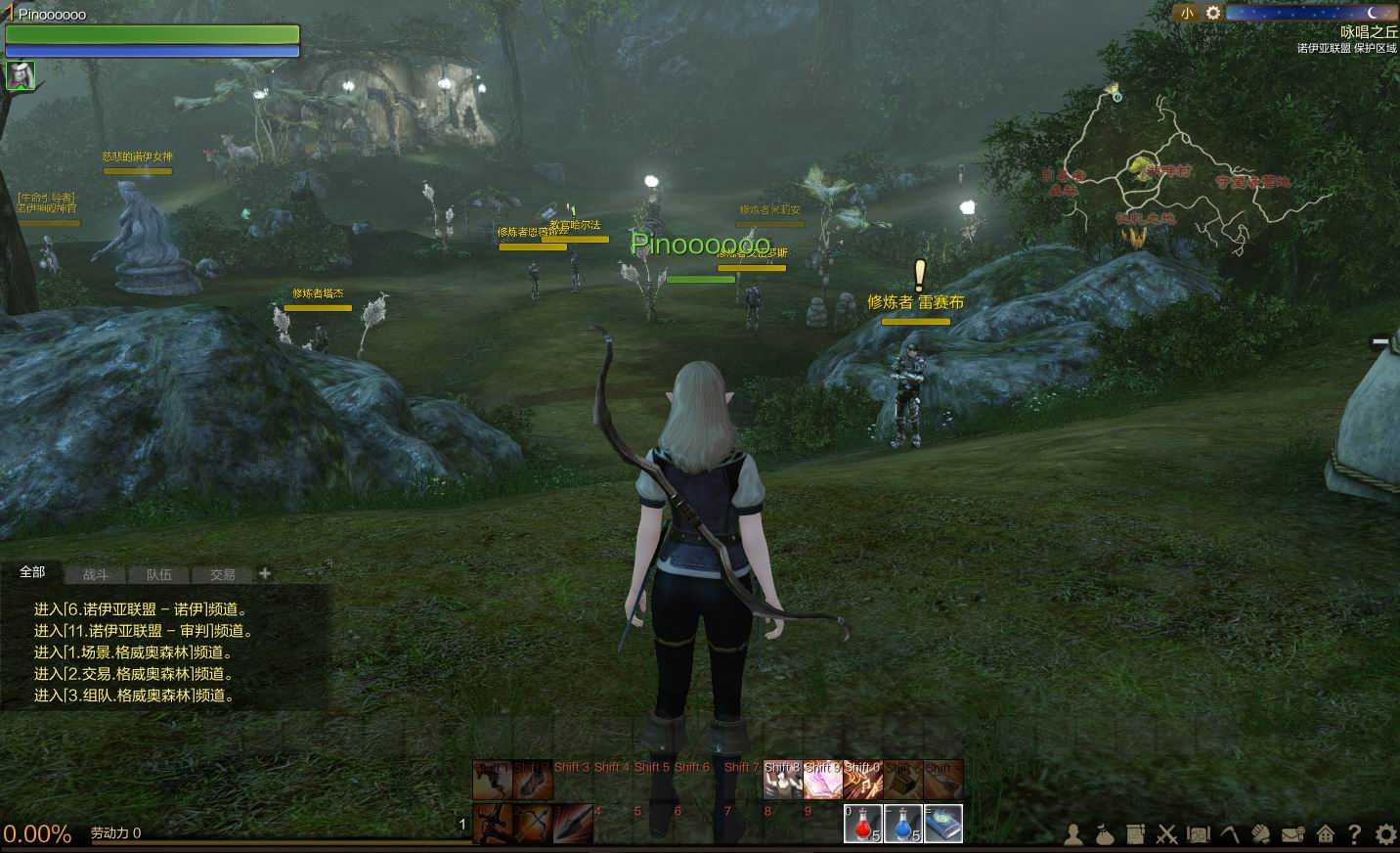The width and height of the screenshot is (1400, 853).
Task: Show the 全部 chat tab
Action: coord(32,572)
